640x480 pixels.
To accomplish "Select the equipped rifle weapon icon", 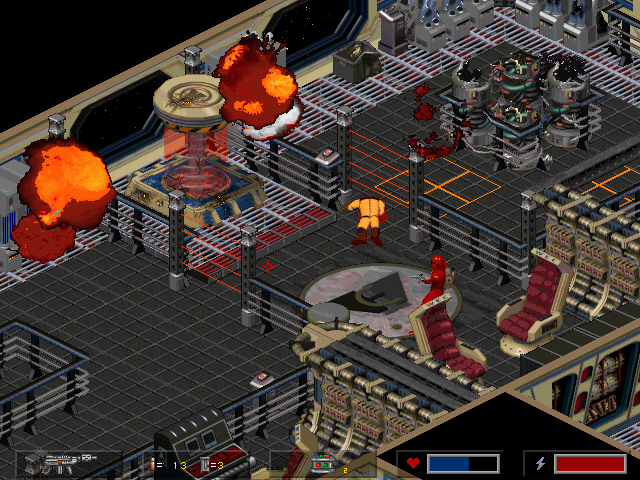I will tap(60, 463).
